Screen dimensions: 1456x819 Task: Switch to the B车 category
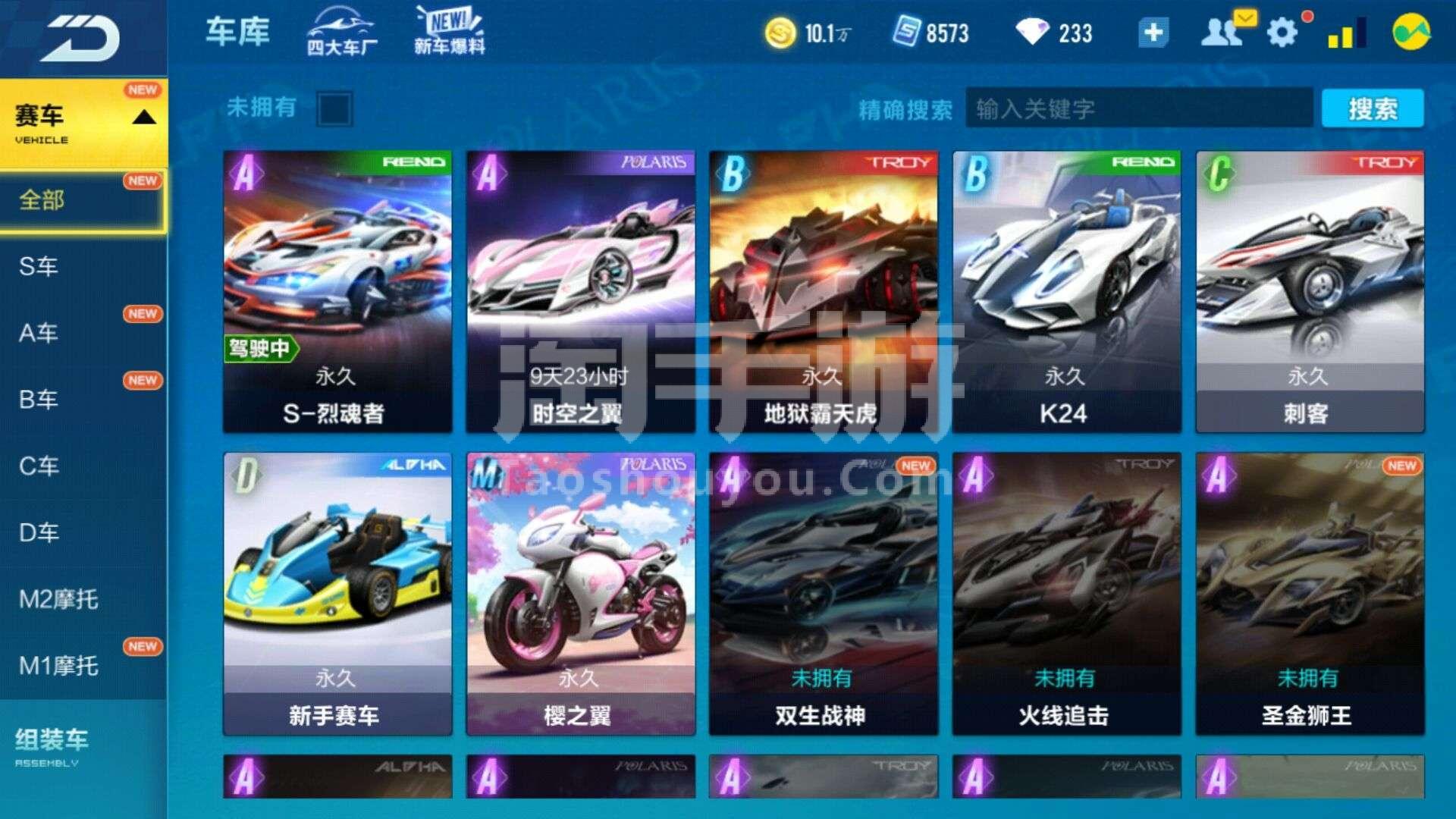pos(39,400)
